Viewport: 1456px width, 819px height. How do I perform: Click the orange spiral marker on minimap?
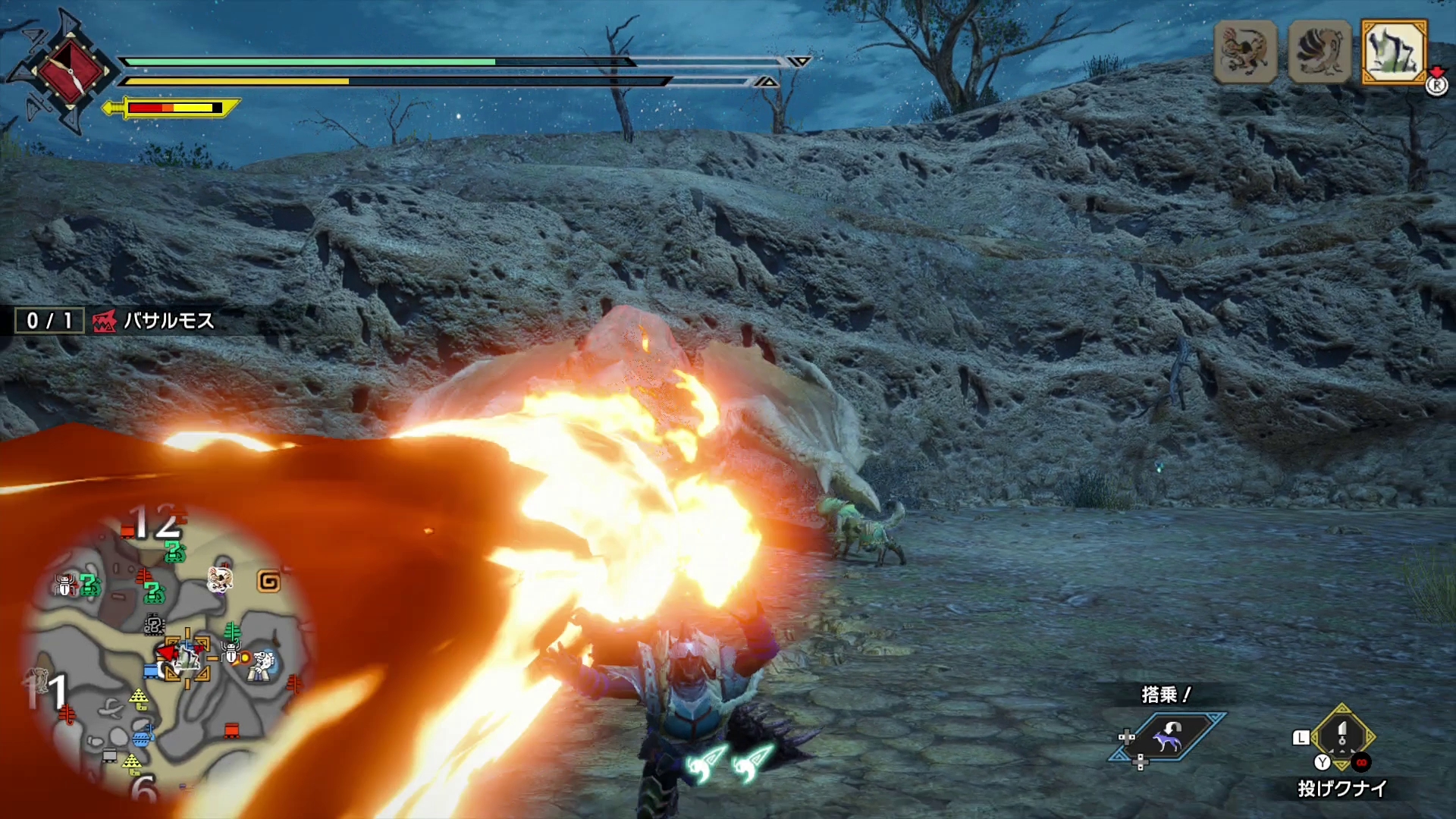(269, 582)
